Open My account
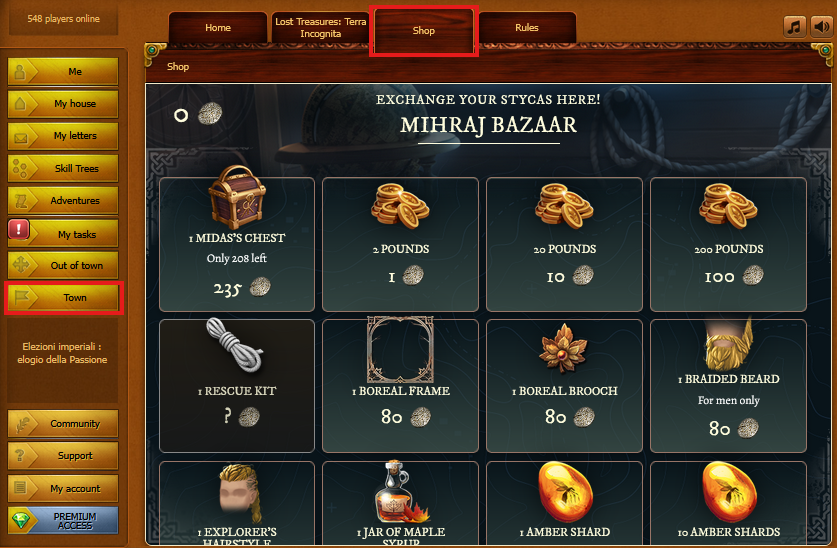Screen dimensions: 837x548 click(63, 489)
